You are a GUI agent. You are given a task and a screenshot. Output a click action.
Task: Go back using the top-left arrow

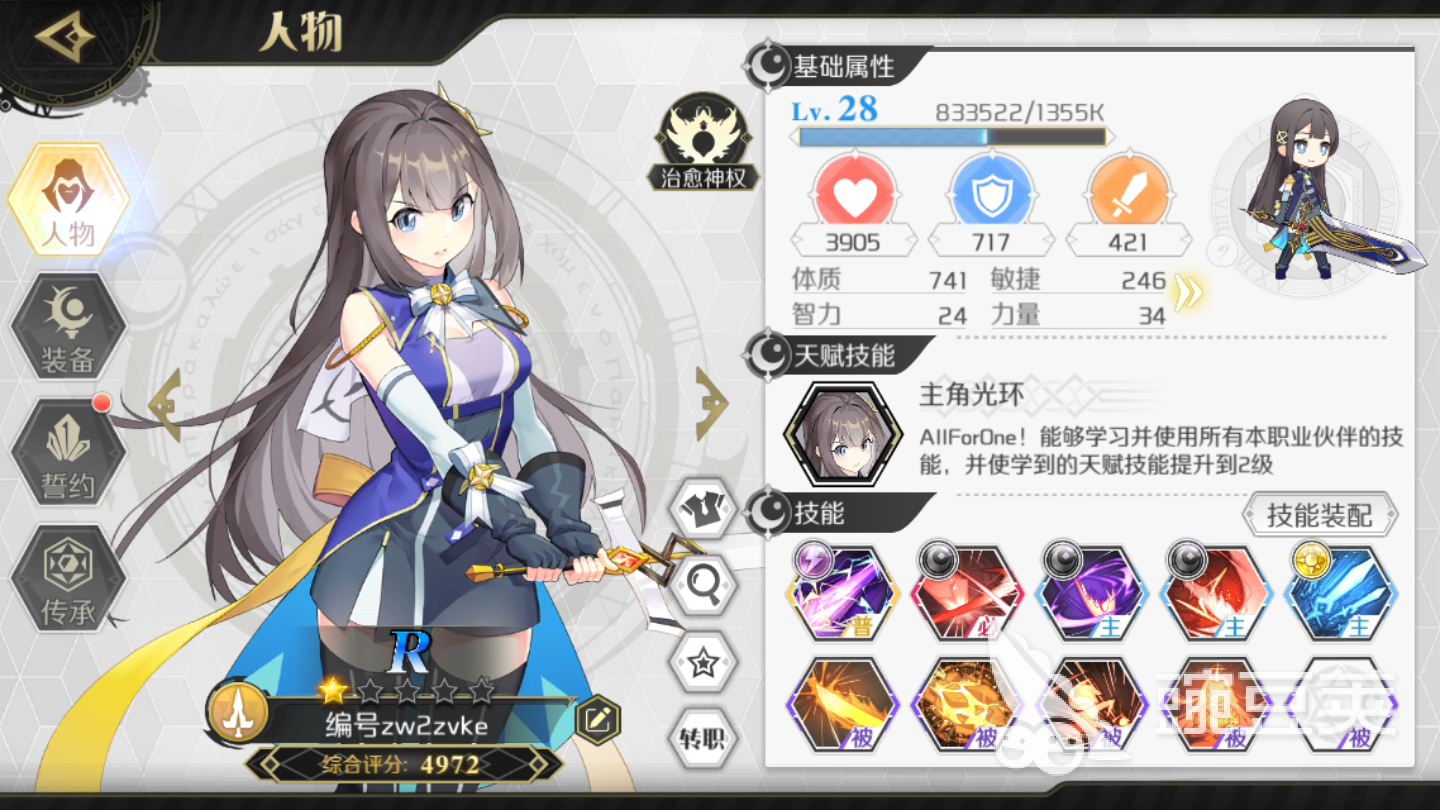[64, 38]
